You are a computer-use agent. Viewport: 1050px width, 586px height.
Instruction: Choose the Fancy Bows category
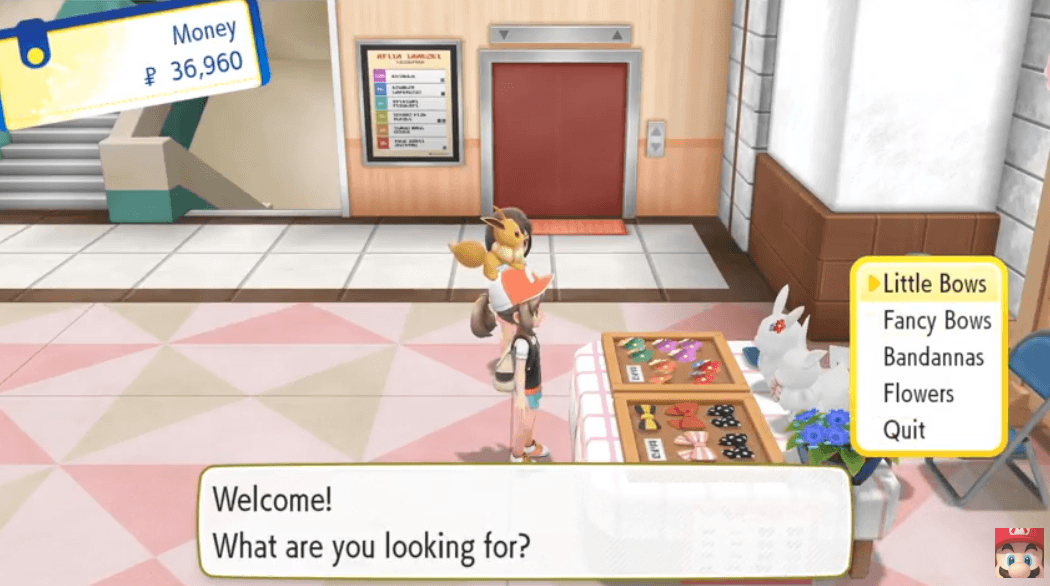[936, 321]
